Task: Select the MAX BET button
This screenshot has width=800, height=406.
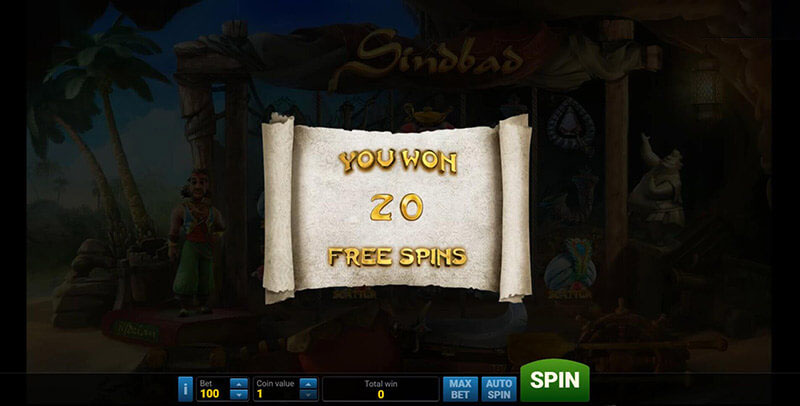Action: 460,388
